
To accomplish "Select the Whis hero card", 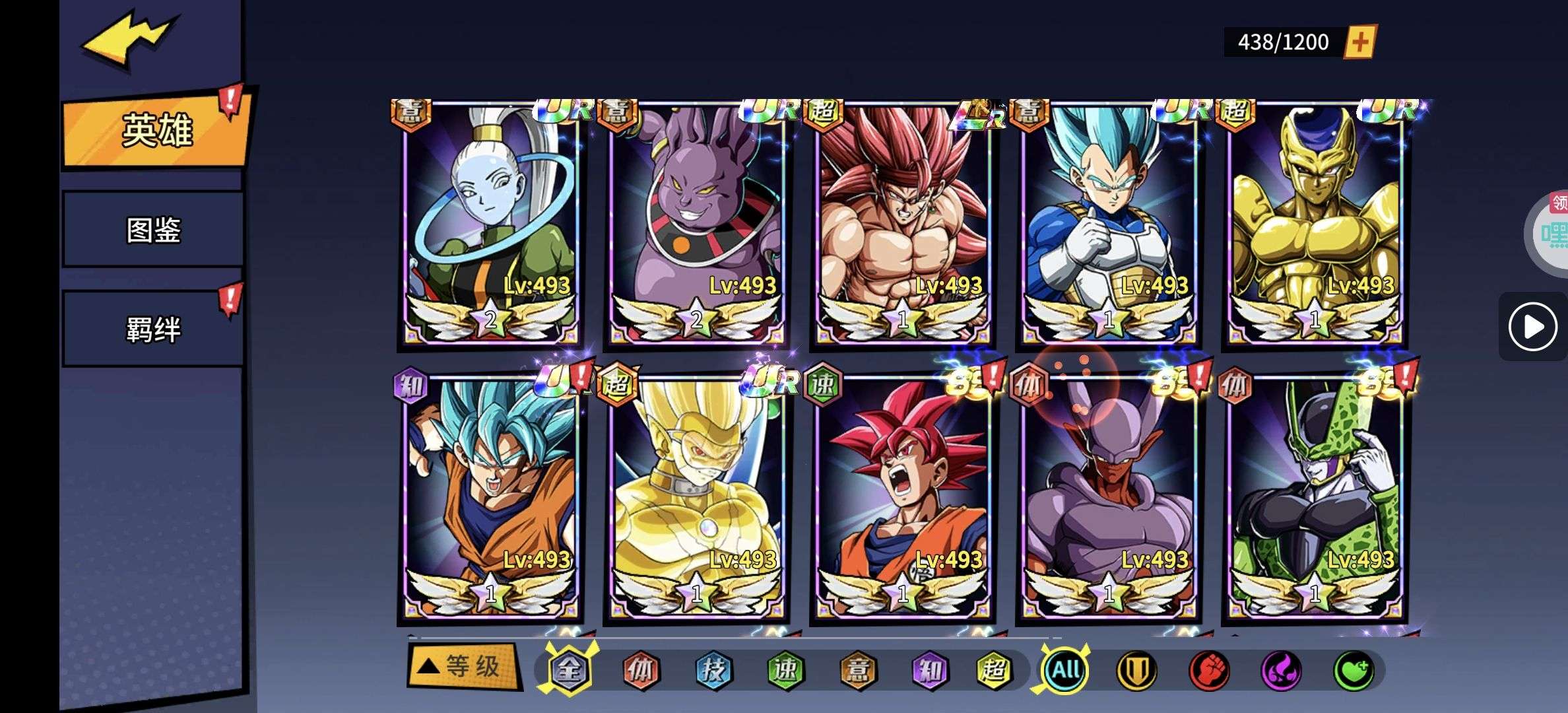I will tap(490, 223).
